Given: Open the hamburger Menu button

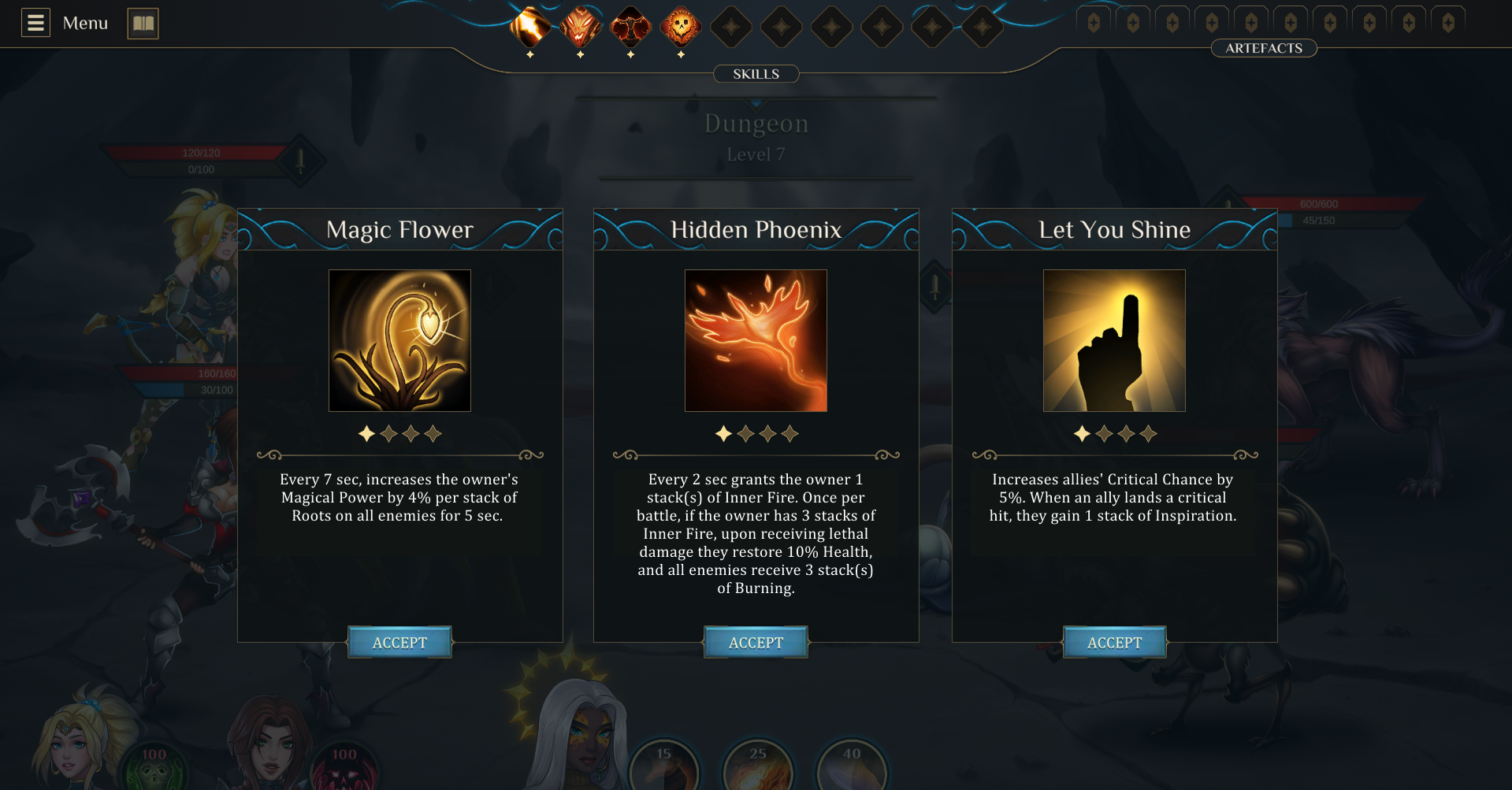Looking at the screenshot, I should tap(35, 23).
